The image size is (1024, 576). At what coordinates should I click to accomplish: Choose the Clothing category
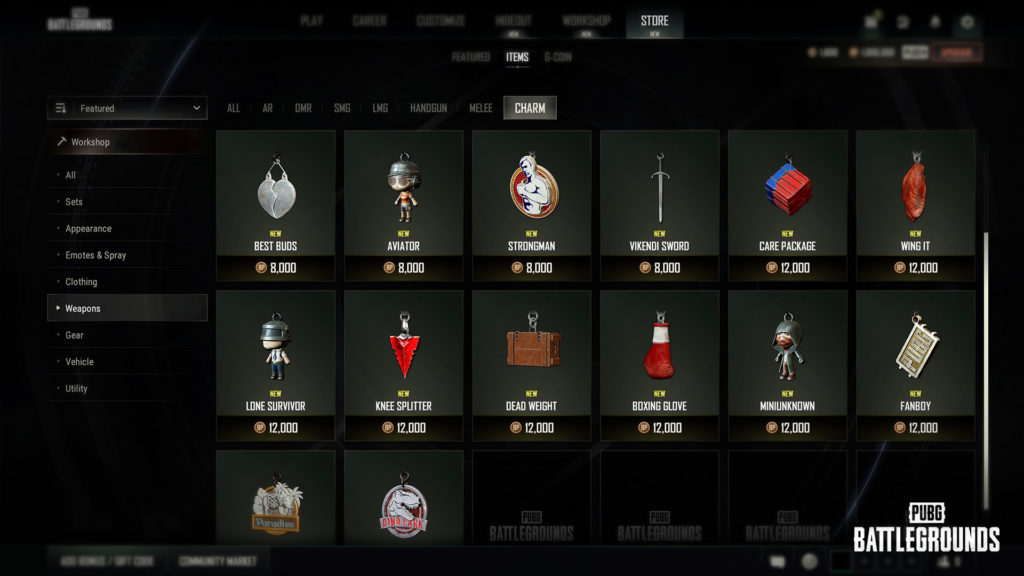(81, 282)
